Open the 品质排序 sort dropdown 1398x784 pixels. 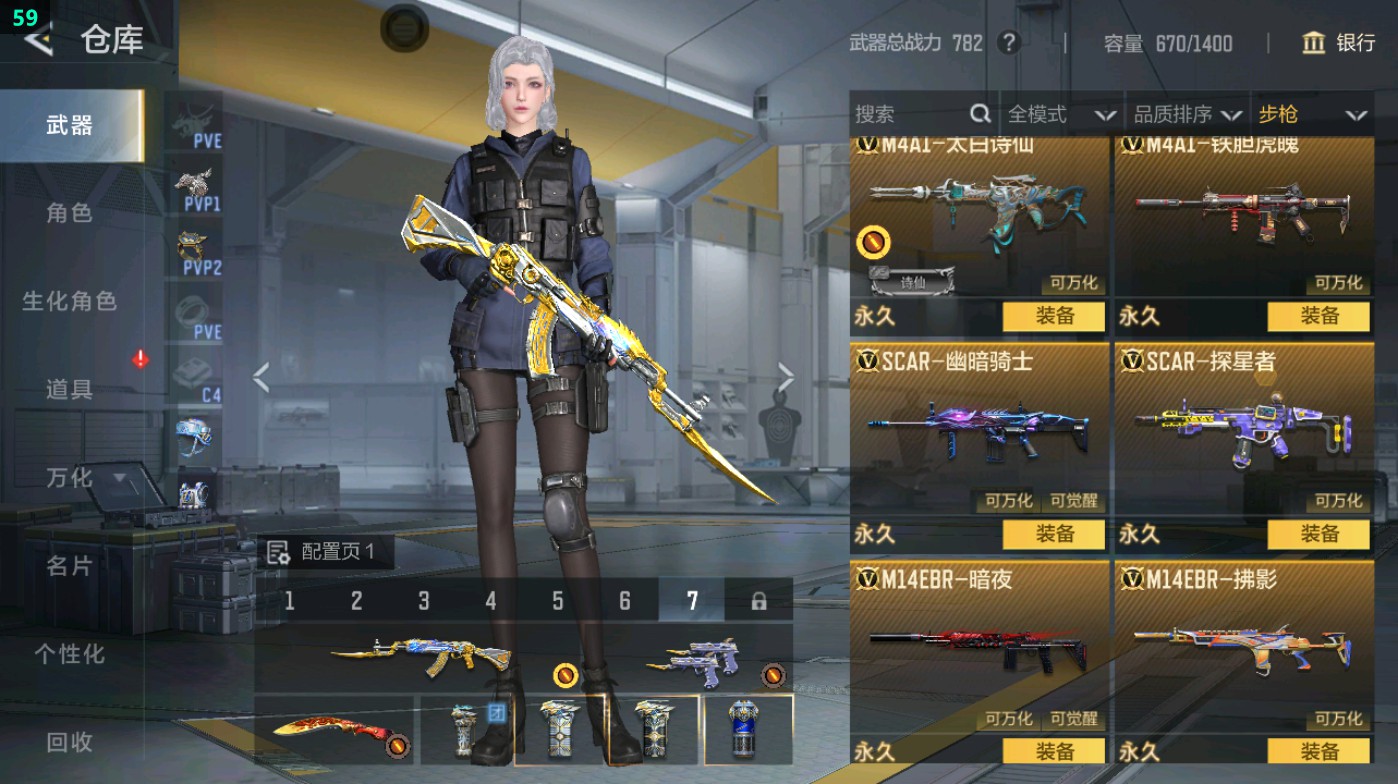click(1187, 115)
